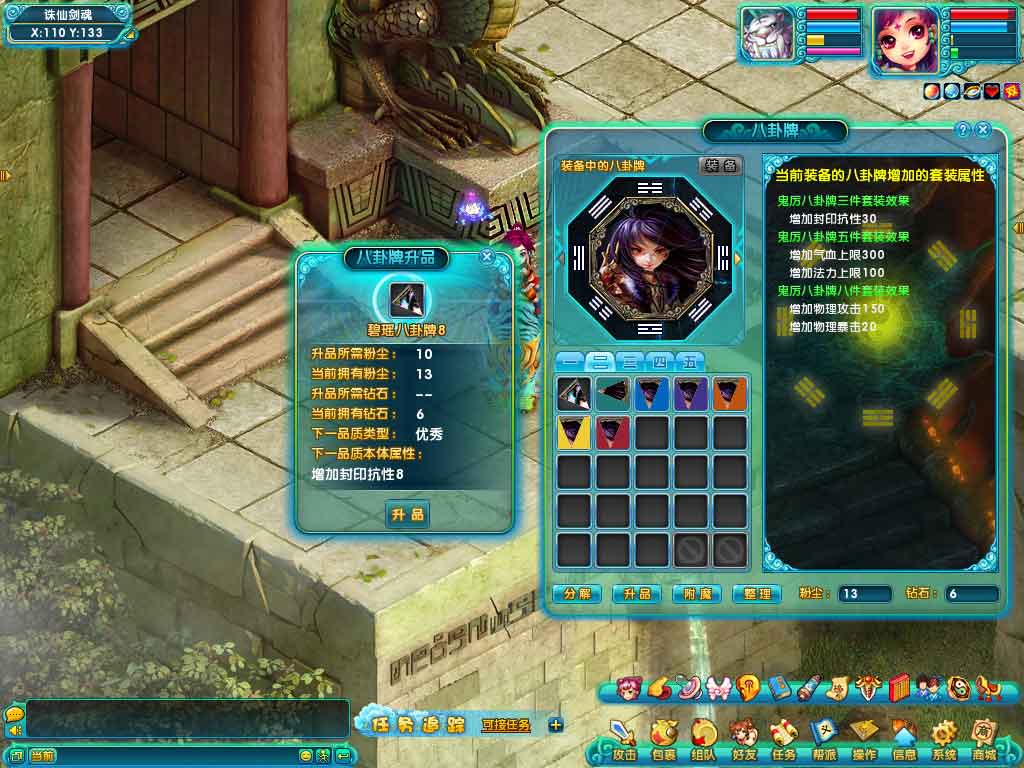This screenshot has width=1024, height=768.
Task: Click the 装备 equip button
Action: pos(719,165)
